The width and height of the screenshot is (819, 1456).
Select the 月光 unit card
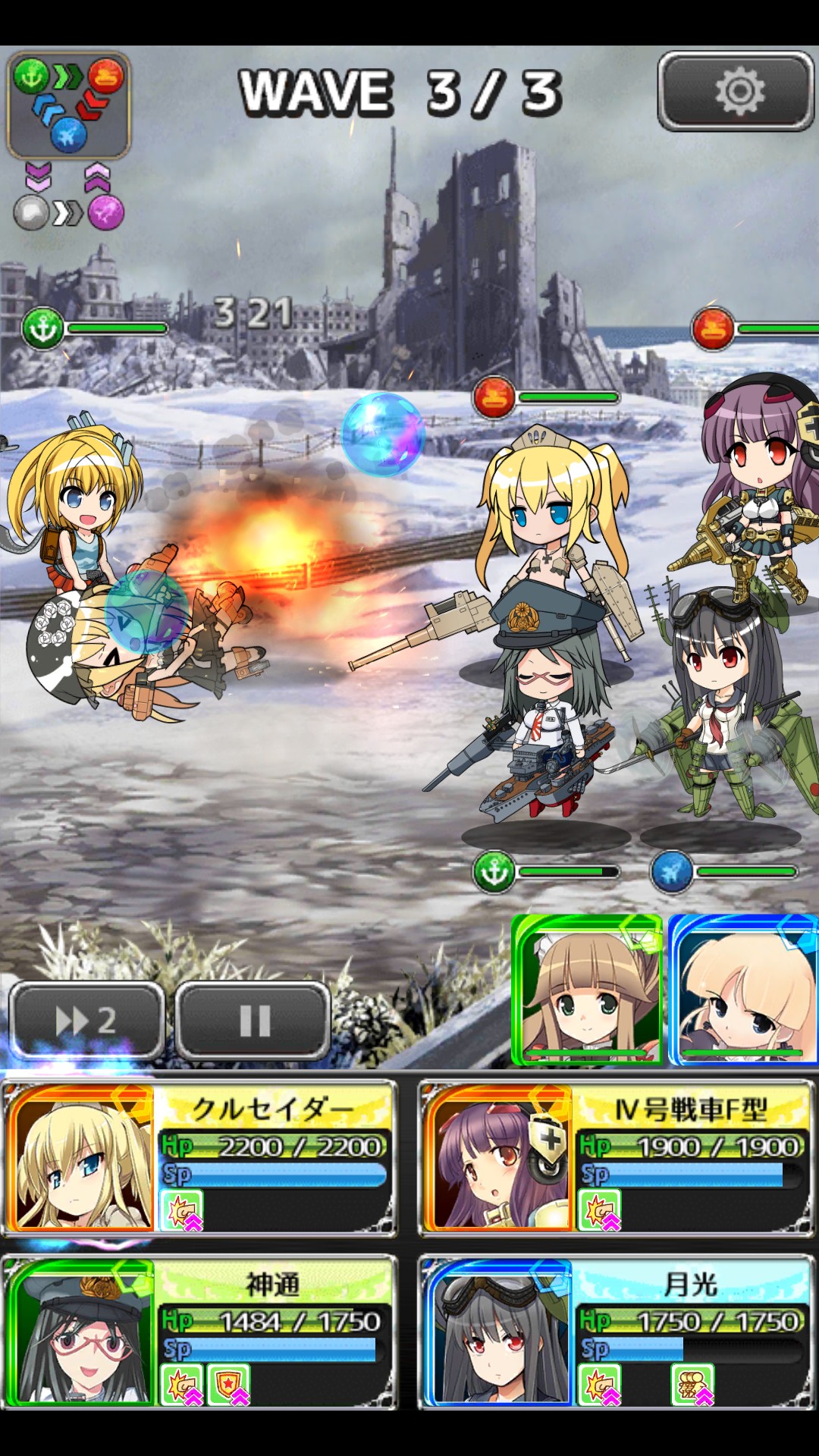point(616,1332)
